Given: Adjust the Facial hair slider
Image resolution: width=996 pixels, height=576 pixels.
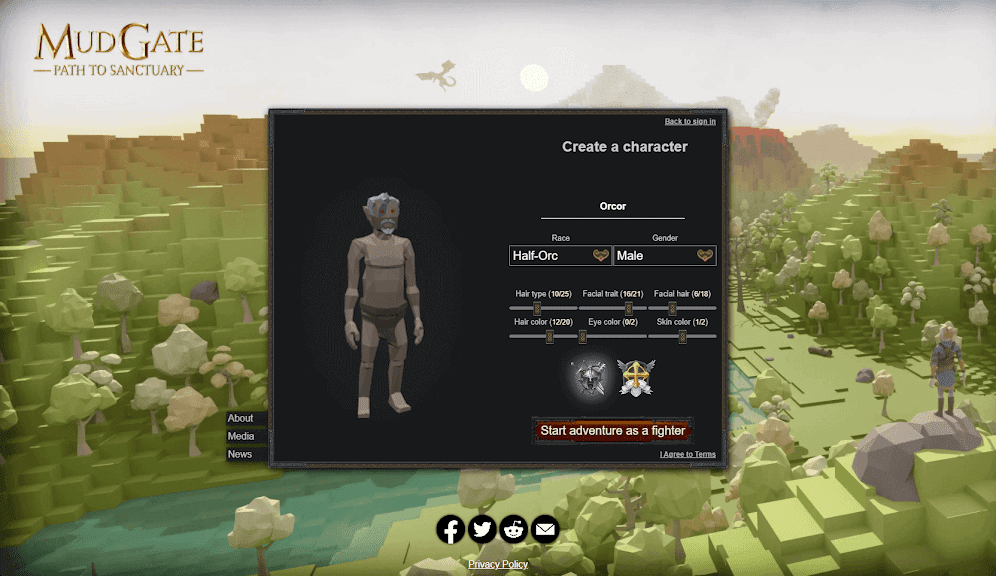Looking at the screenshot, I should tap(672, 309).
